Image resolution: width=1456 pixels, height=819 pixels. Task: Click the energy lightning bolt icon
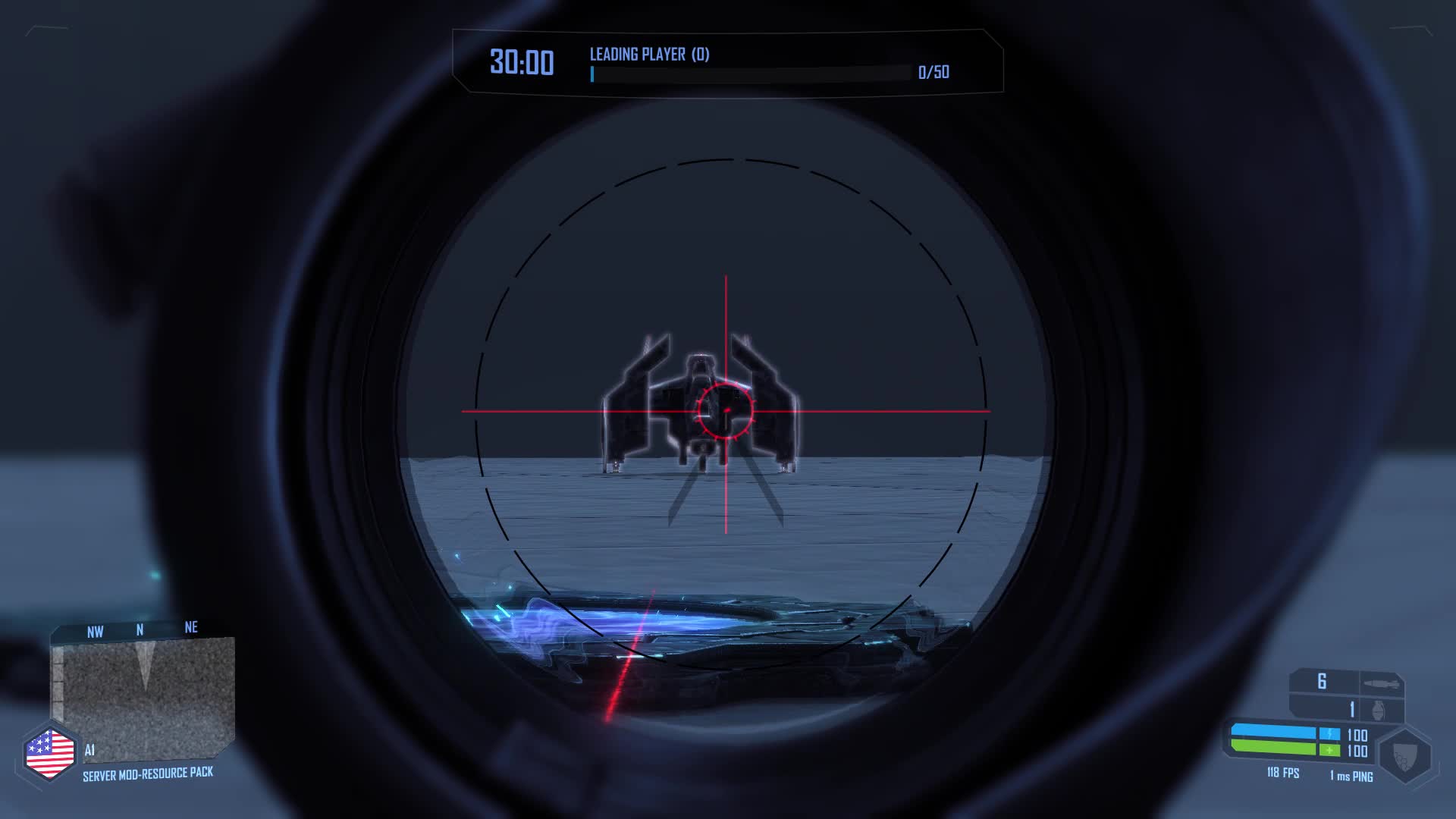pyautogui.click(x=1331, y=733)
